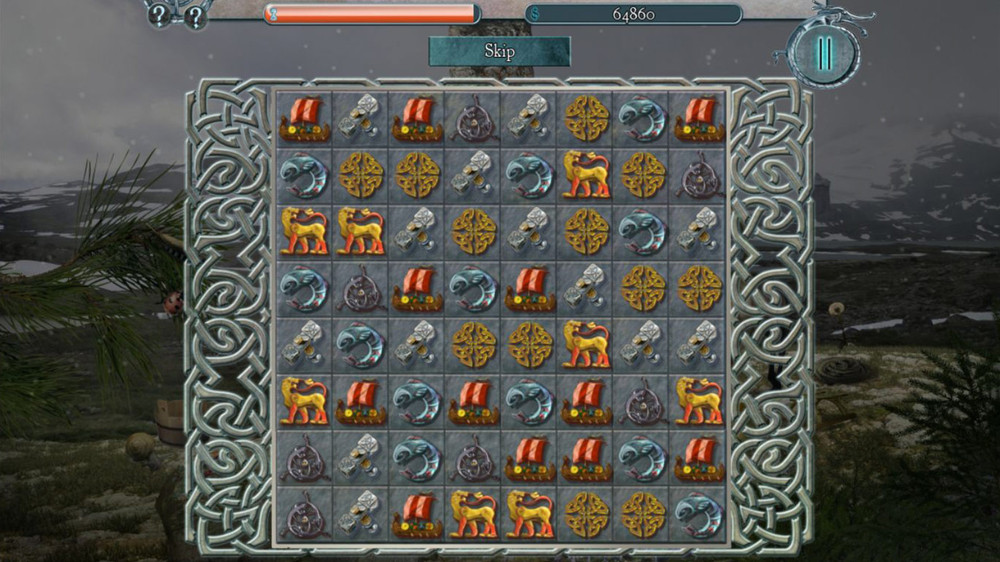Image resolution: width=1000 pixels, height=562 pixels.
Task: Click the dark ring amulet tile in the top row
Action: (x=473, y=118)
